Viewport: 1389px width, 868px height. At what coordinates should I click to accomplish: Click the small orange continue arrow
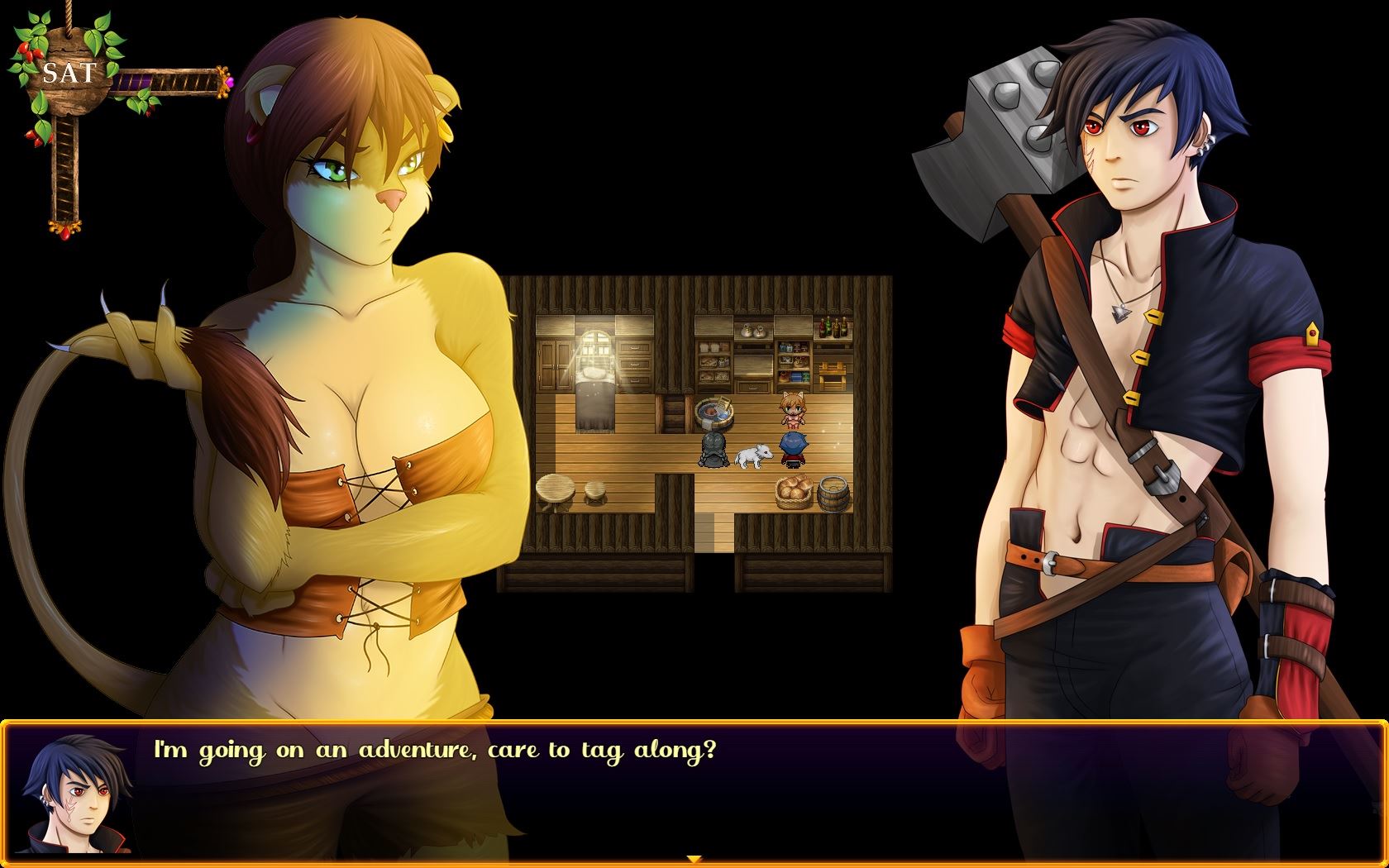[694, 860]
